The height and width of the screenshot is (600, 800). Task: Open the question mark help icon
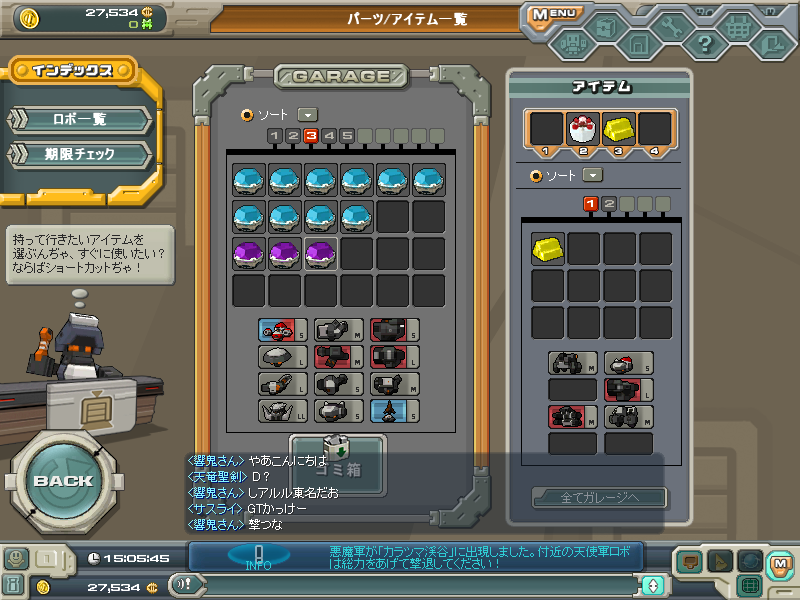pos(704,44)
